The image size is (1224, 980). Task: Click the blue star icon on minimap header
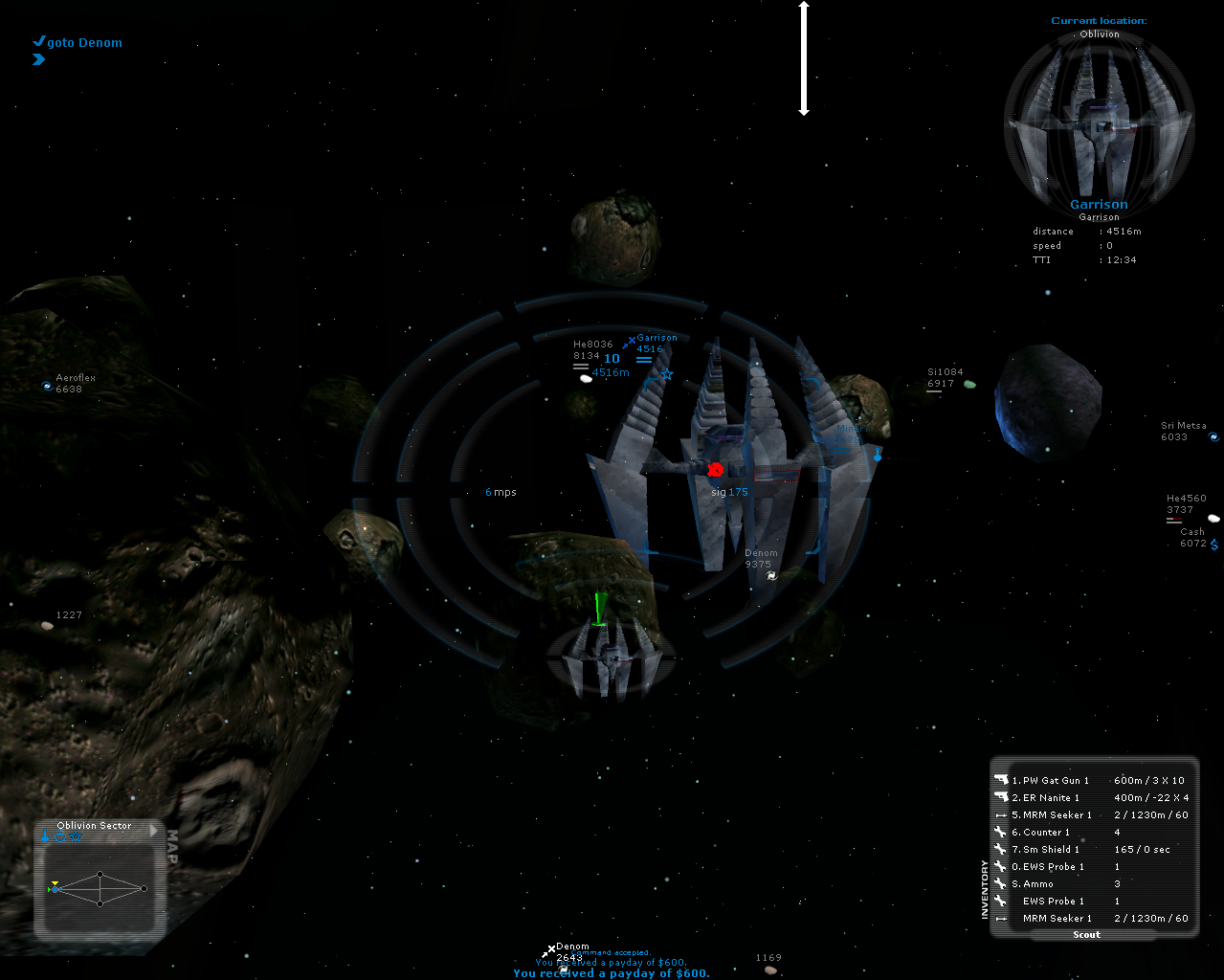[77, 836]
